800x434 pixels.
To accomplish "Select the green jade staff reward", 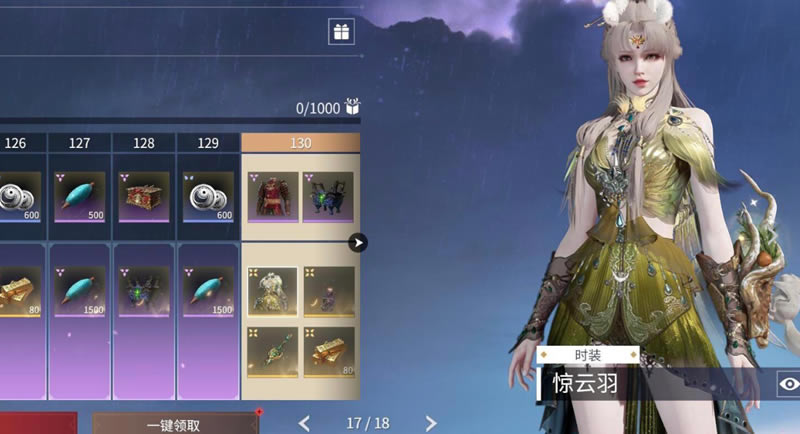I will tap(271, 352).
